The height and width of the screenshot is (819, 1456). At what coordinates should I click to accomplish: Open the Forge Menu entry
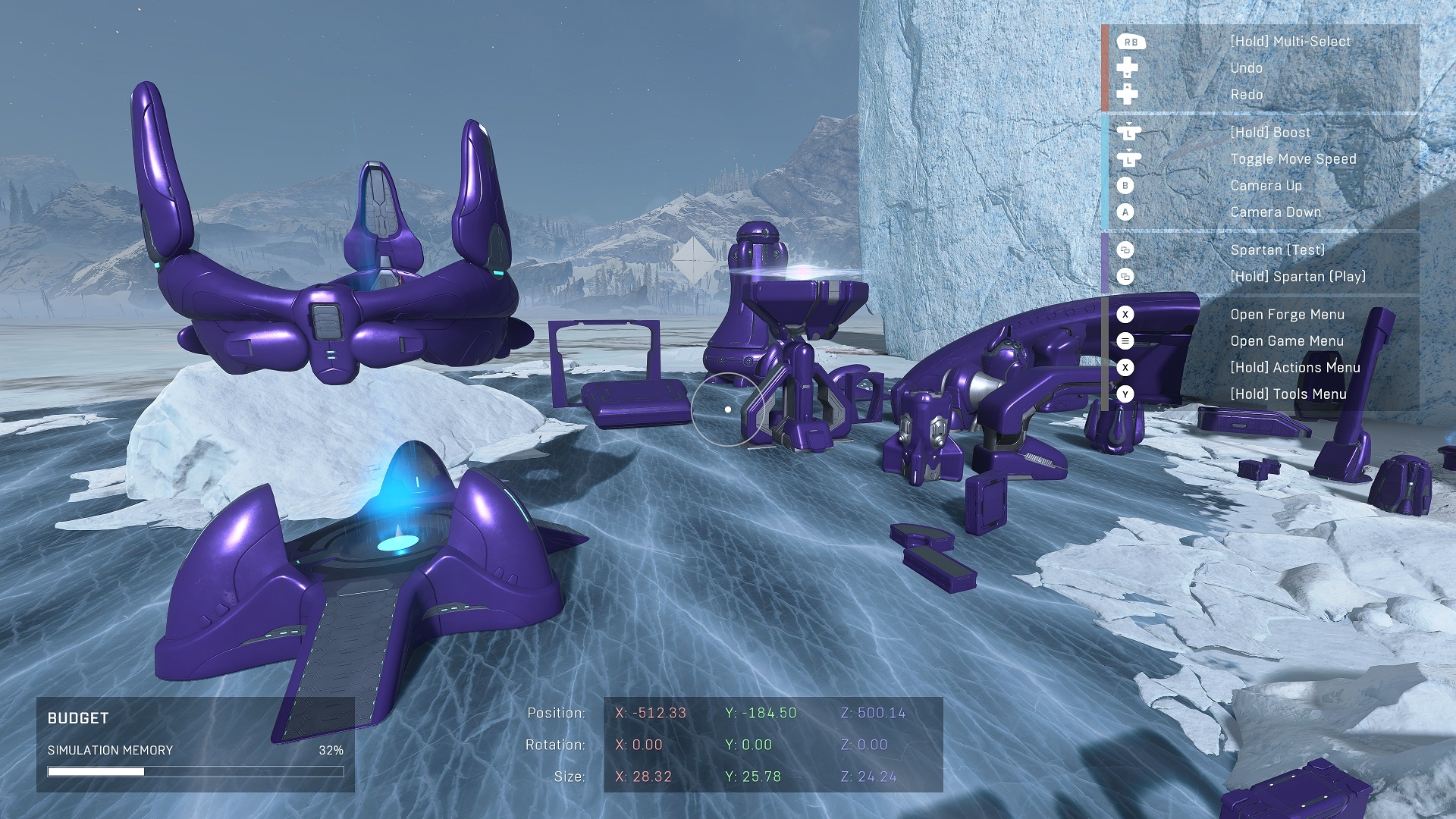click(1288, 315)
